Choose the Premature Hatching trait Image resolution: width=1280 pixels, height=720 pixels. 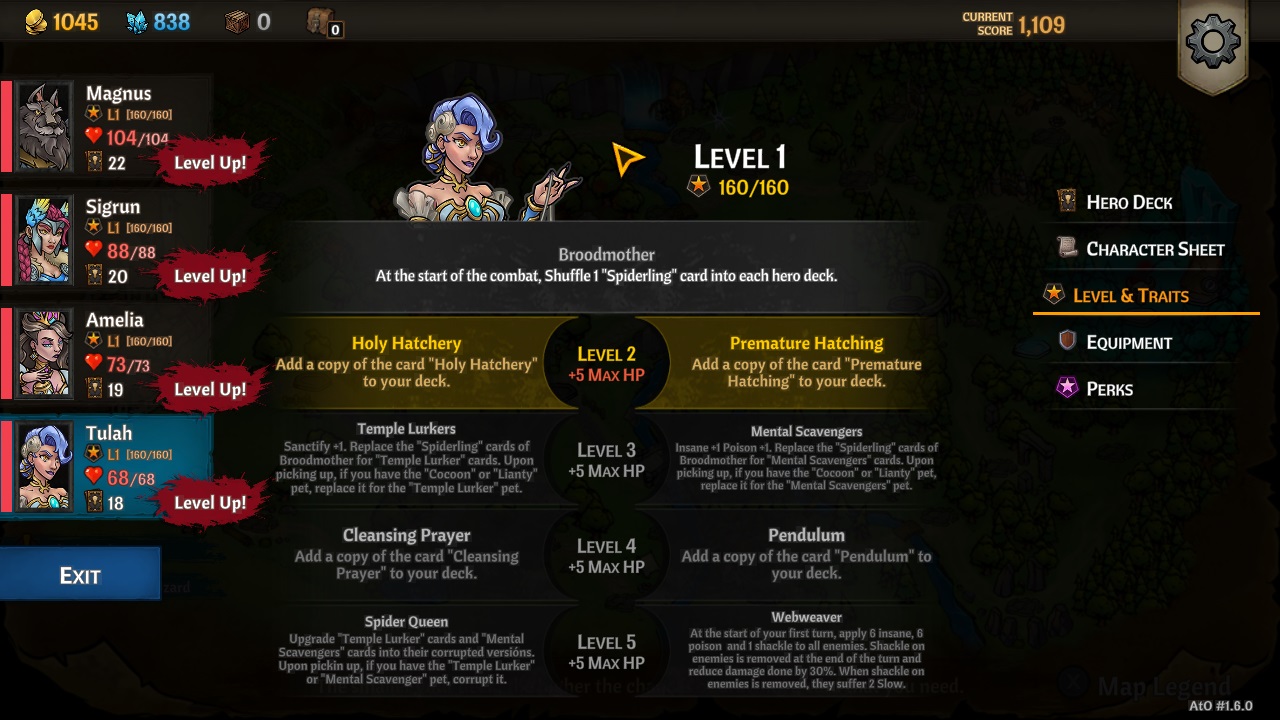pos(806,358)
